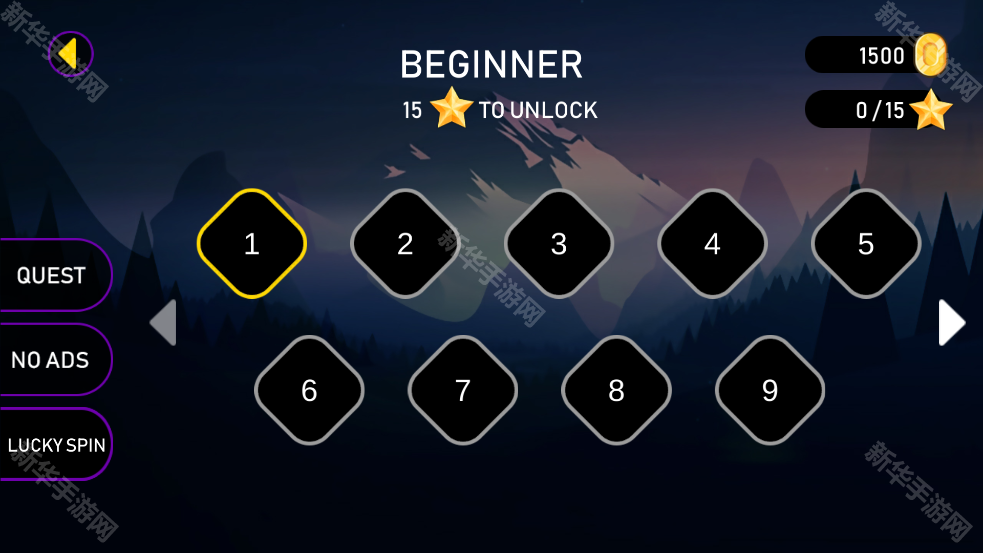Viewport: 983px width, 553px height.
Task: Select level 1 tile
Action: (252, 244)
